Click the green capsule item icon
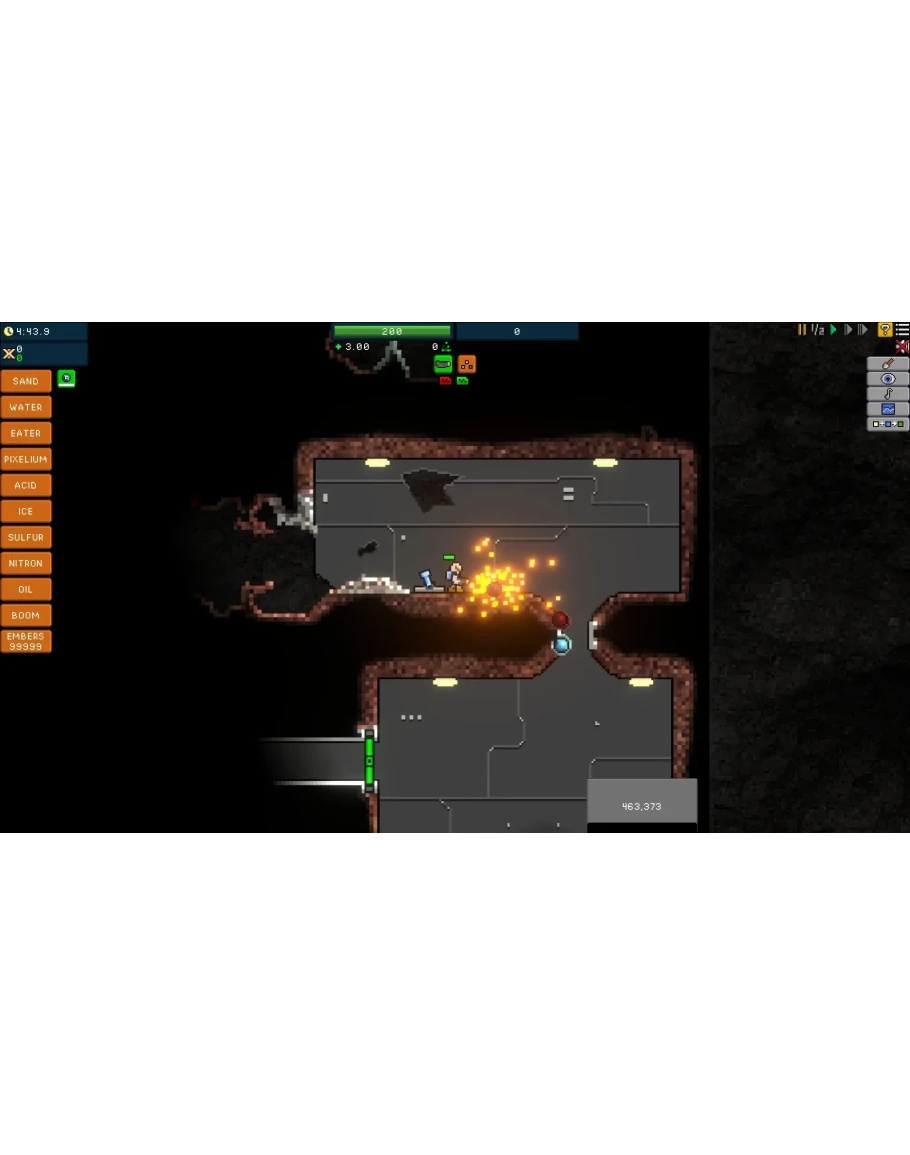The image size is (910, 1155). (443, 364)
